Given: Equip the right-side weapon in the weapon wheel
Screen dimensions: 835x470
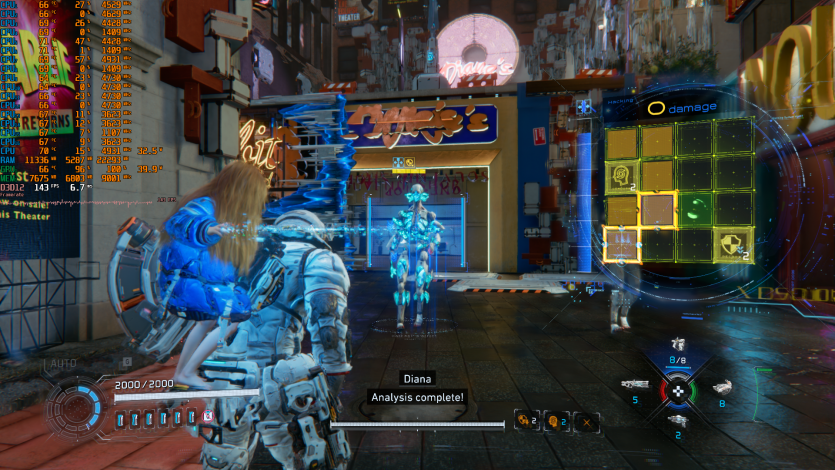Looking at the screenshot, I should pos(722,388).
